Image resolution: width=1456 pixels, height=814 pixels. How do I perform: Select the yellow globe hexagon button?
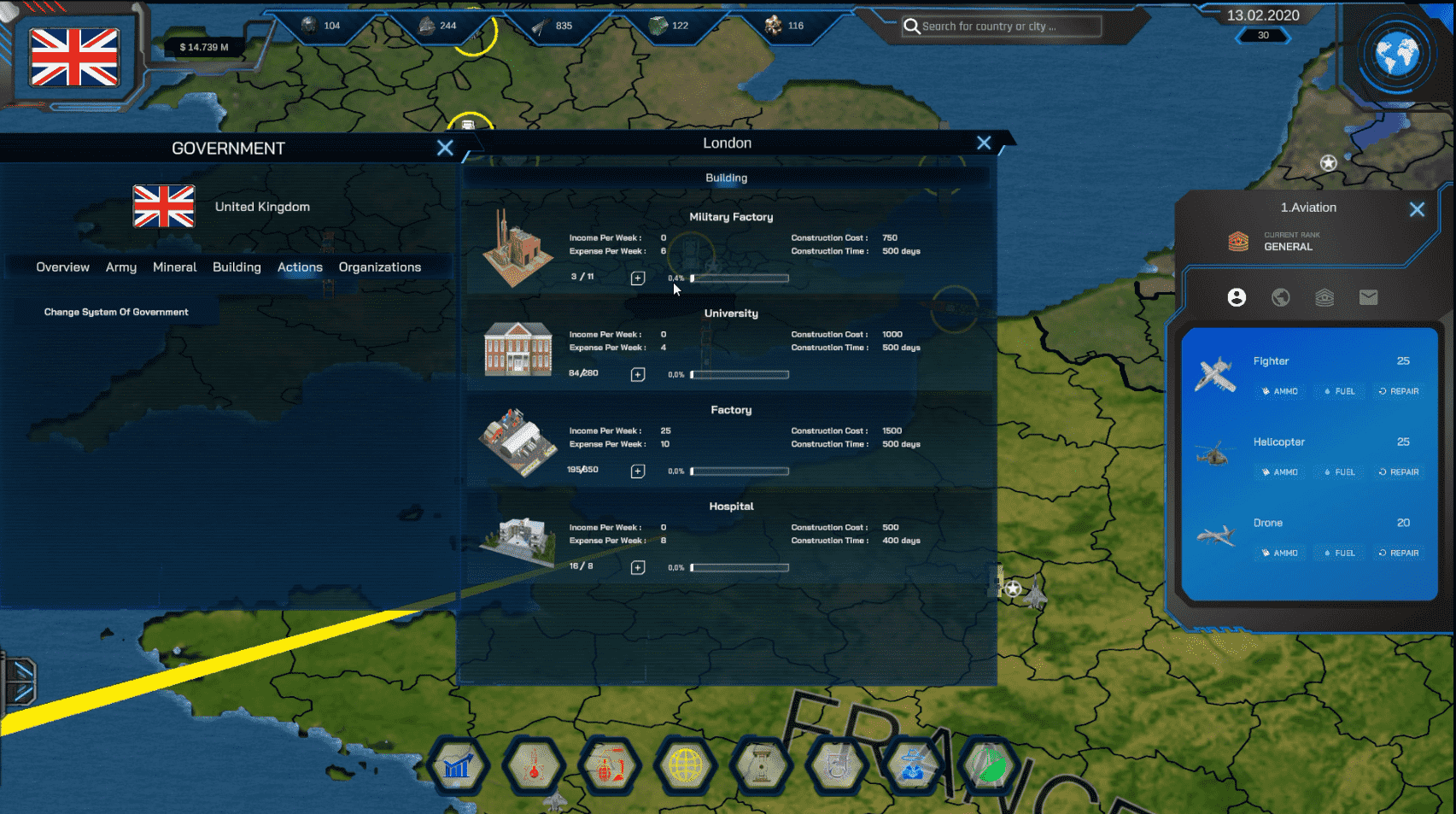[685, 767]
